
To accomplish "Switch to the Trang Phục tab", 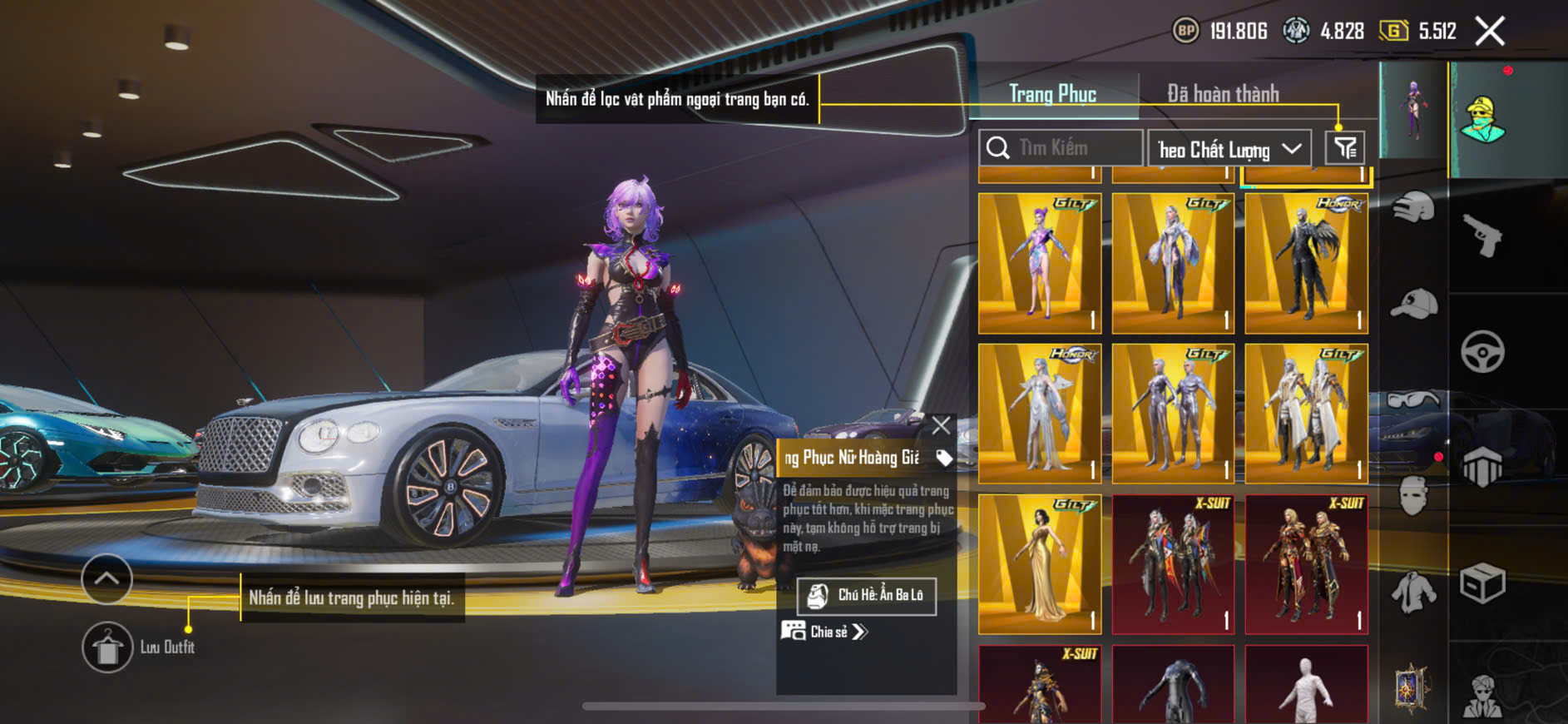I will (1052, 94).
